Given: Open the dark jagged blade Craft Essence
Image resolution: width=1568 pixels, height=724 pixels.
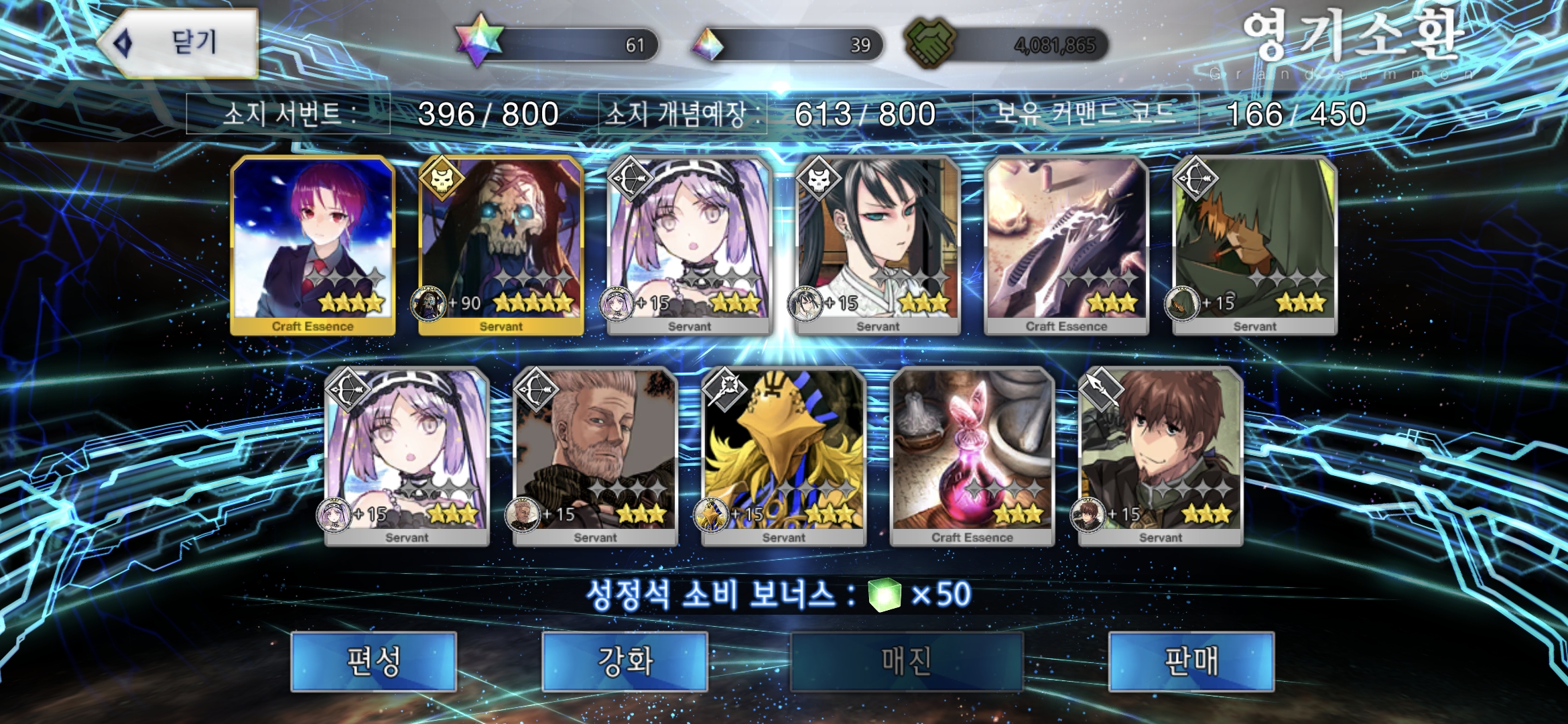Looking at the screenshot, I should point(1066,245).
